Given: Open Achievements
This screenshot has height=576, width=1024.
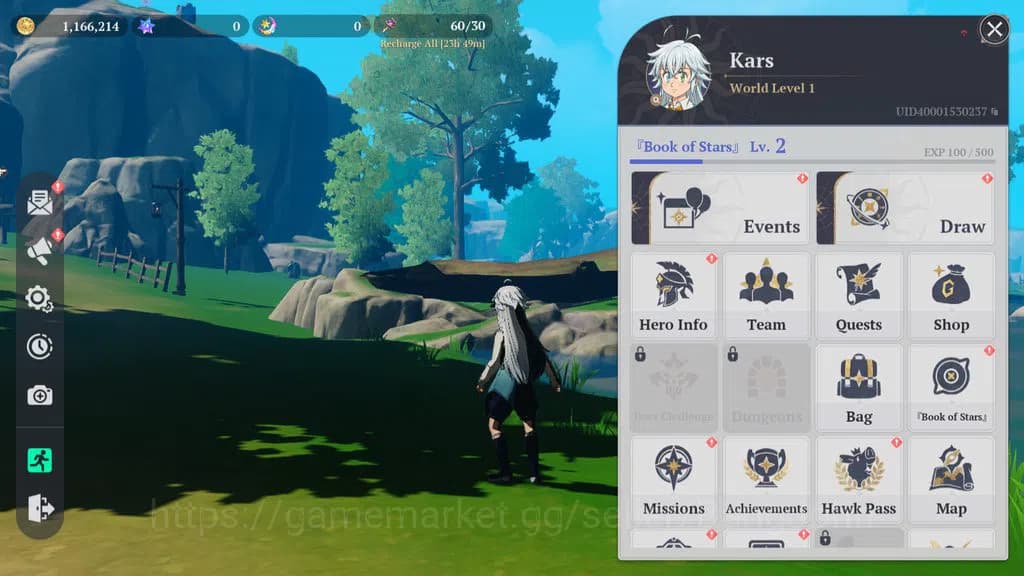Looking at the screenshot, I should coord(766,480).
